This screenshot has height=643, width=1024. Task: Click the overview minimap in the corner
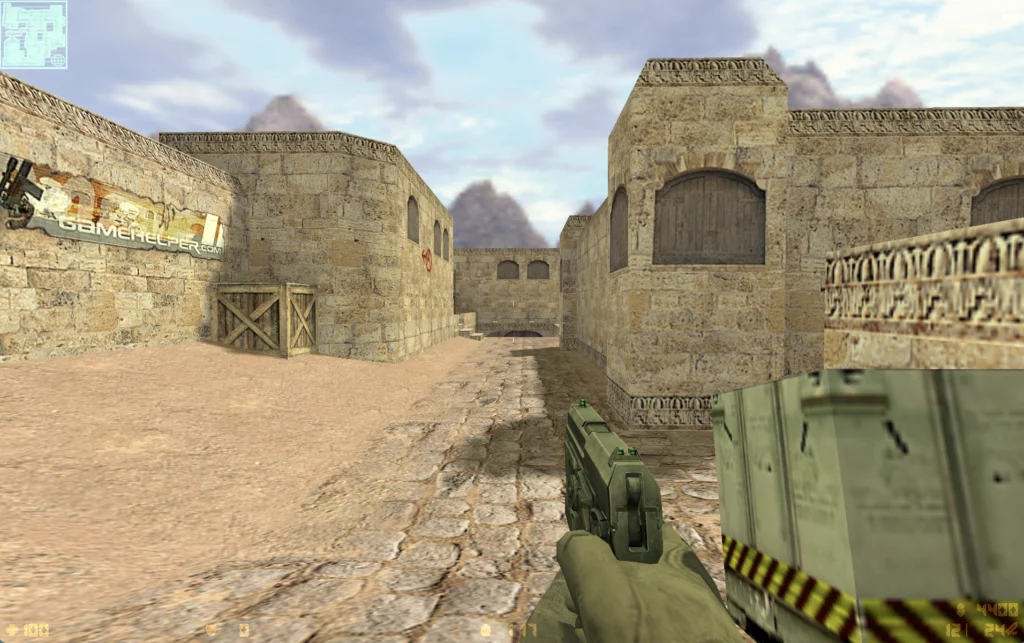click(x=34, y=34)
